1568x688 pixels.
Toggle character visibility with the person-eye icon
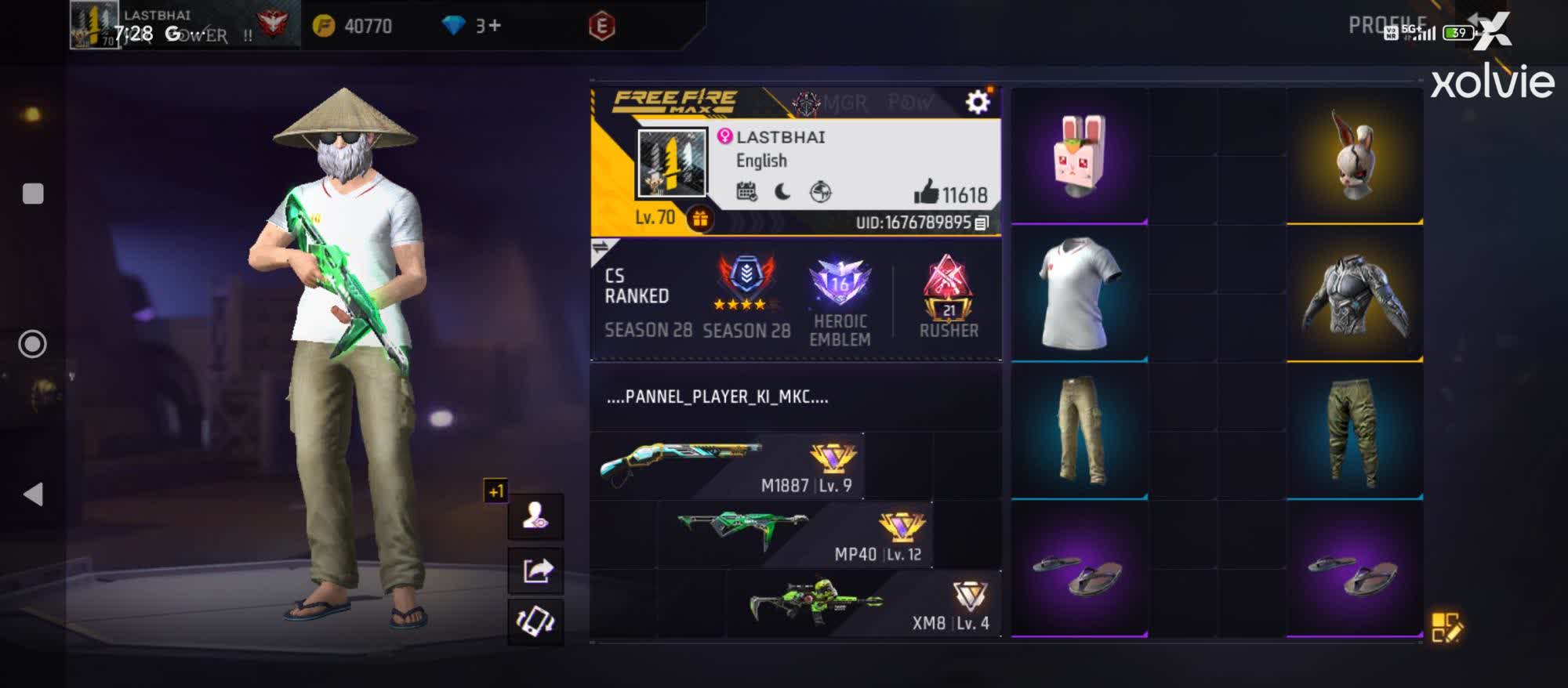click(536, 517)
